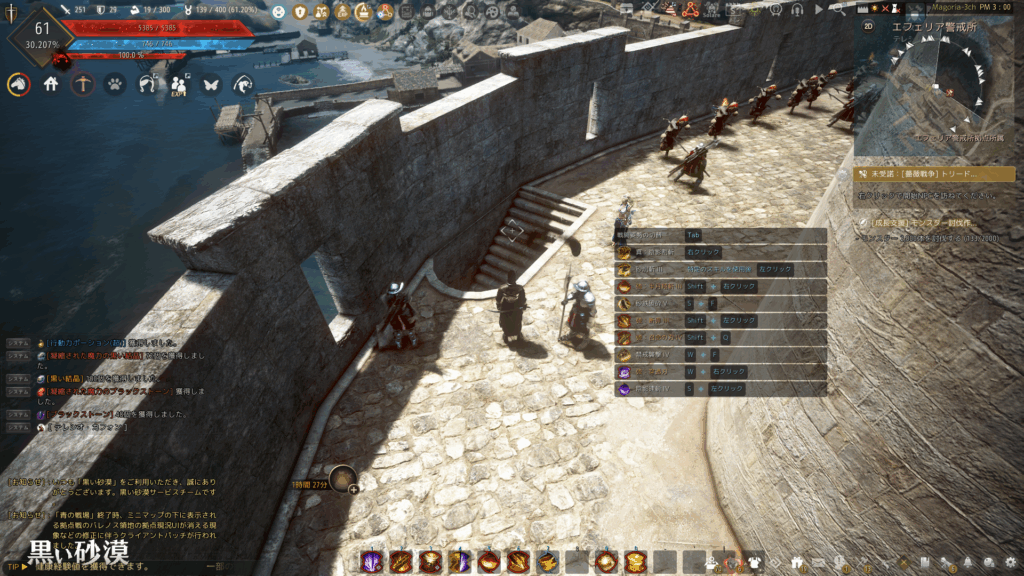Click the house residence icon
This screenshot has height=576, width=1024.
click(51, 85)
